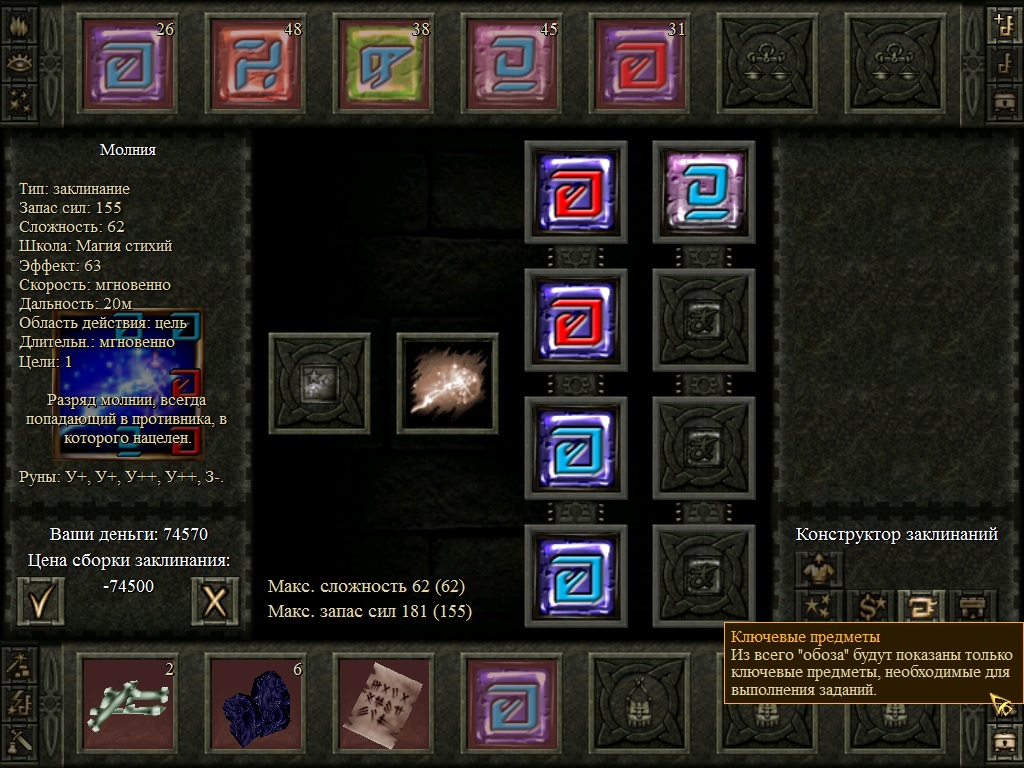Select the pink rune in the spell grid
Screen dimensions: 1024x768
704,192
